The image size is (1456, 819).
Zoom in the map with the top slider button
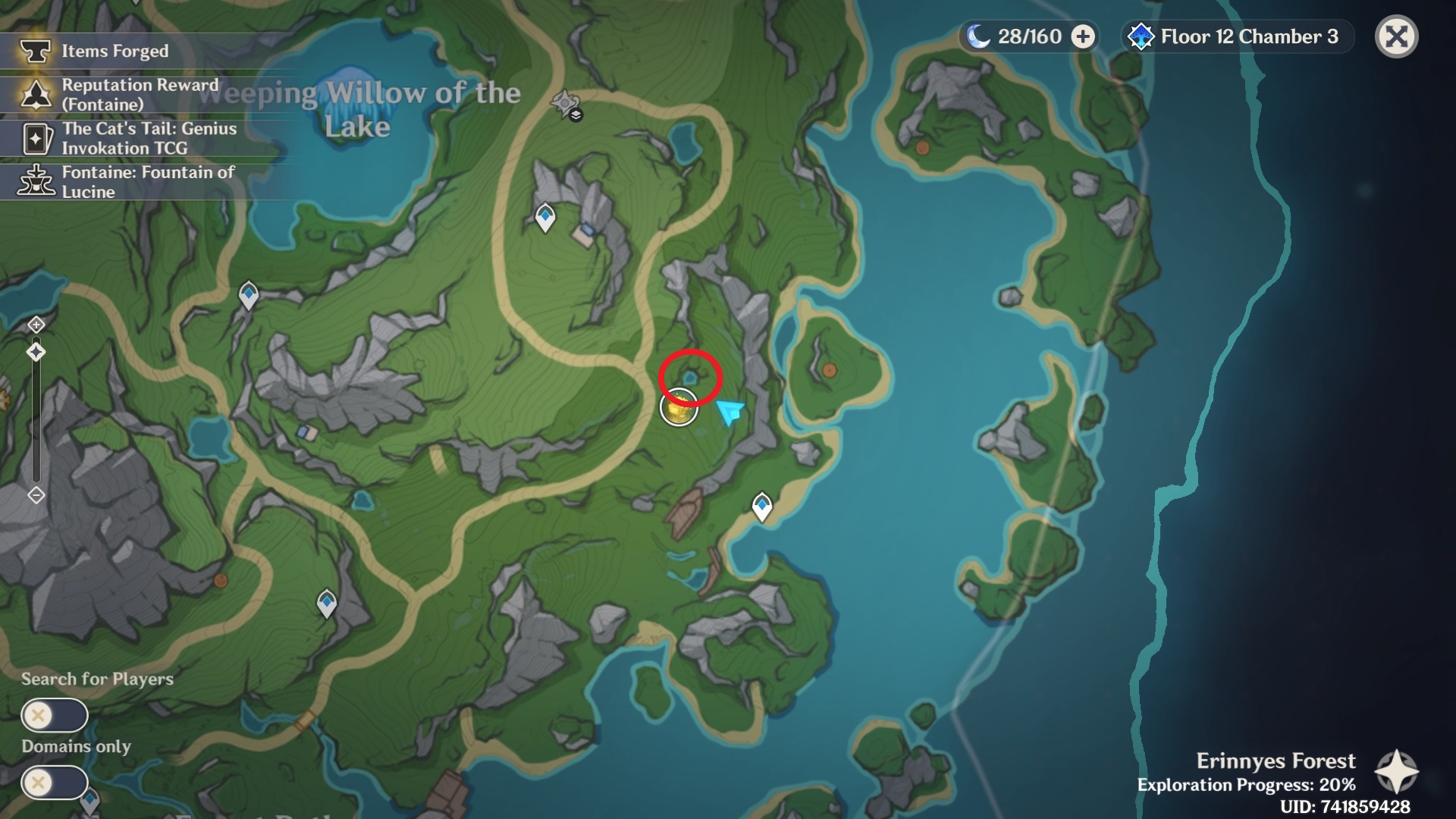[36, 325]
